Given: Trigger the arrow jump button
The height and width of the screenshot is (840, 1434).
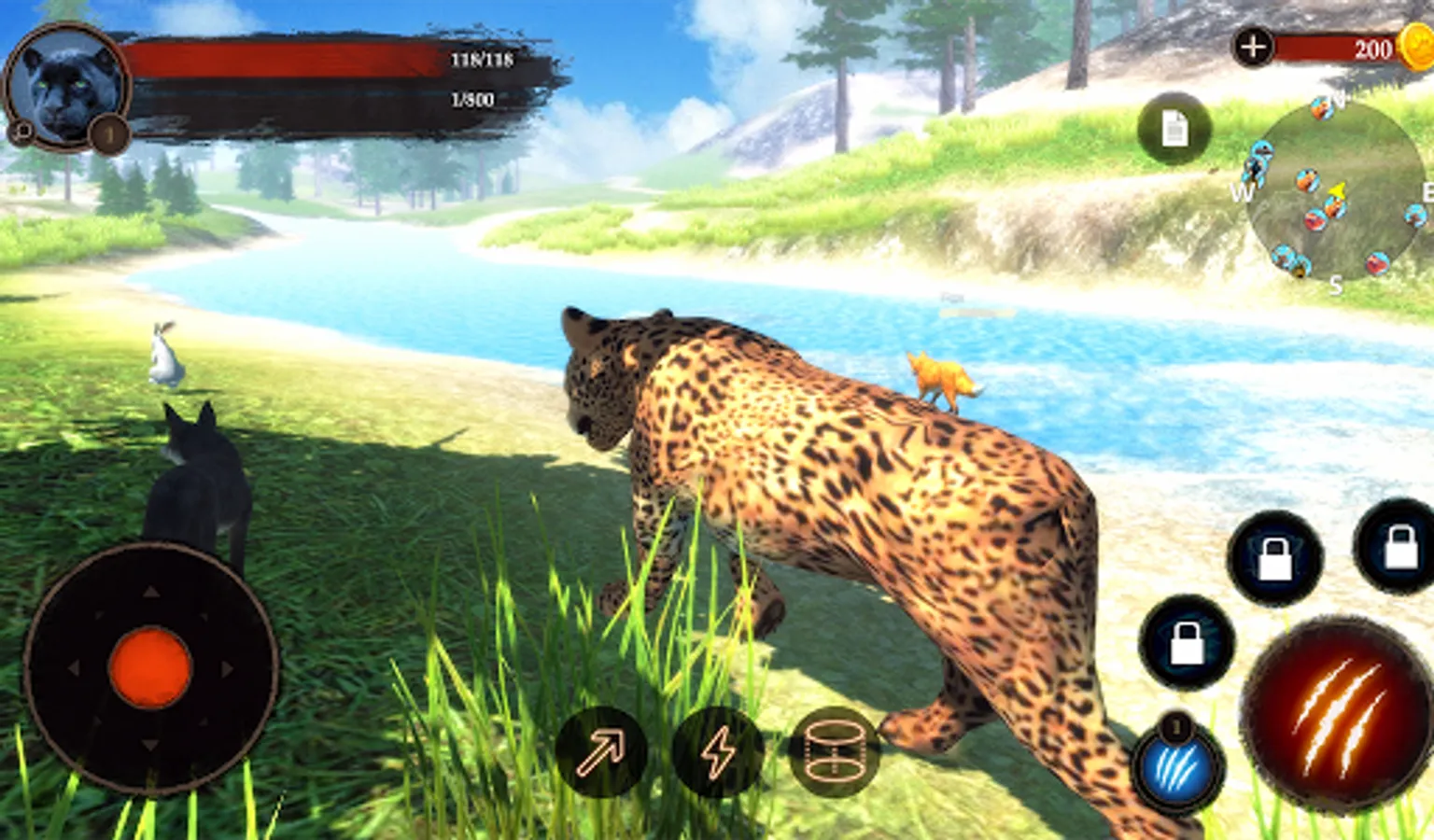Looking at the screenshot, I should [600, 752].
